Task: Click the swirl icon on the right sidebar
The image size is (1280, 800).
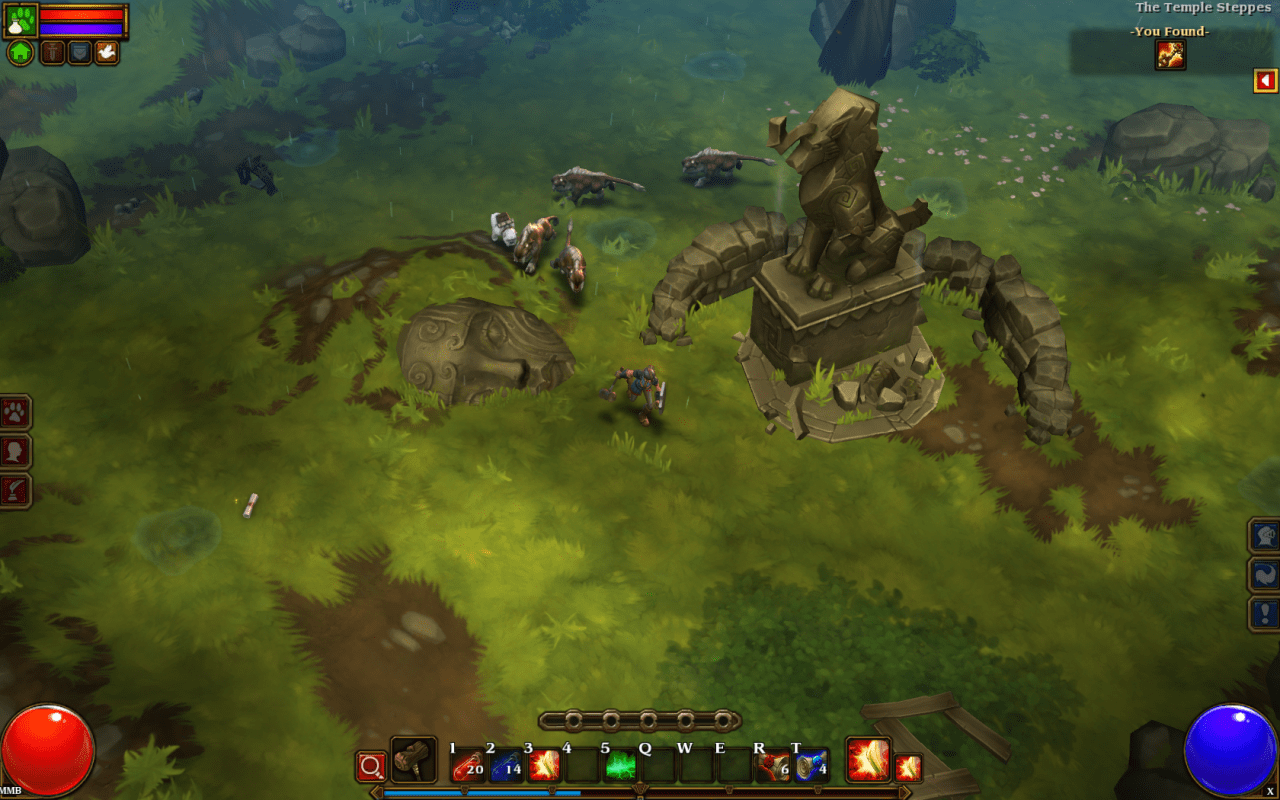Action: coord(1263,574)
